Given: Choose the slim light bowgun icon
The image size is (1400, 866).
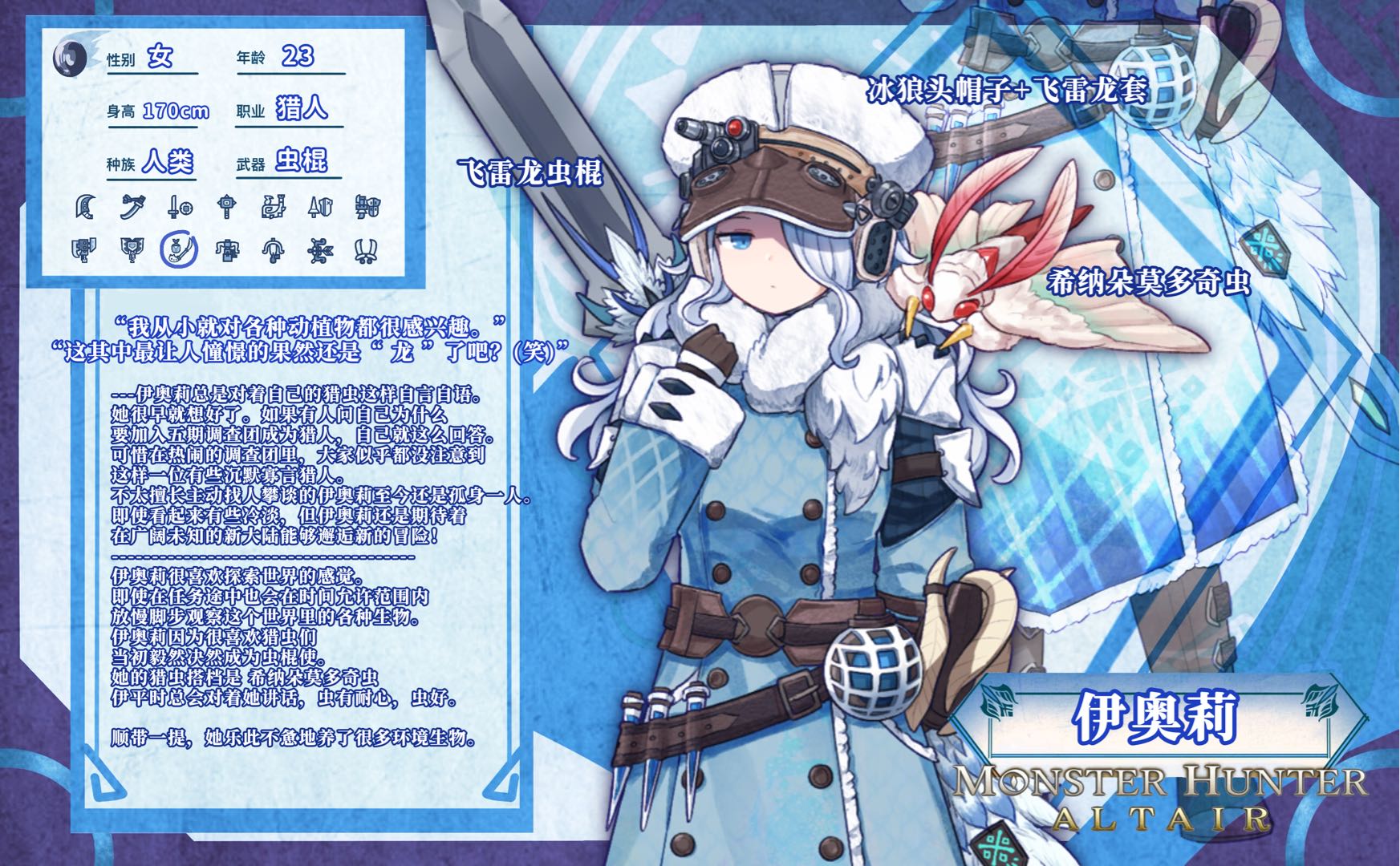Looking at the screenshot, I should click(x=274, y=250).
